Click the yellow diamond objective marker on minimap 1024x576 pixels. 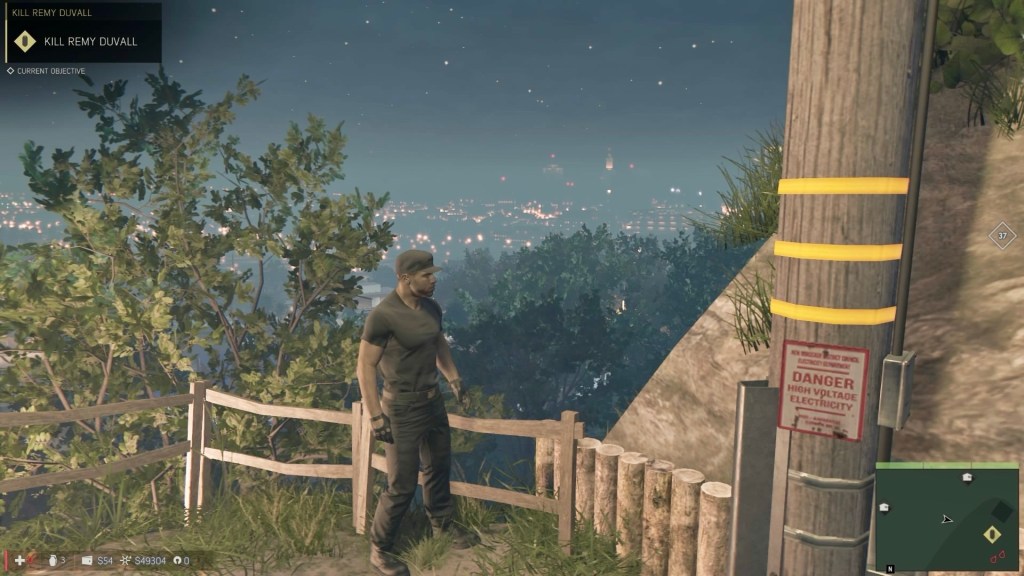tap(994, 534)
